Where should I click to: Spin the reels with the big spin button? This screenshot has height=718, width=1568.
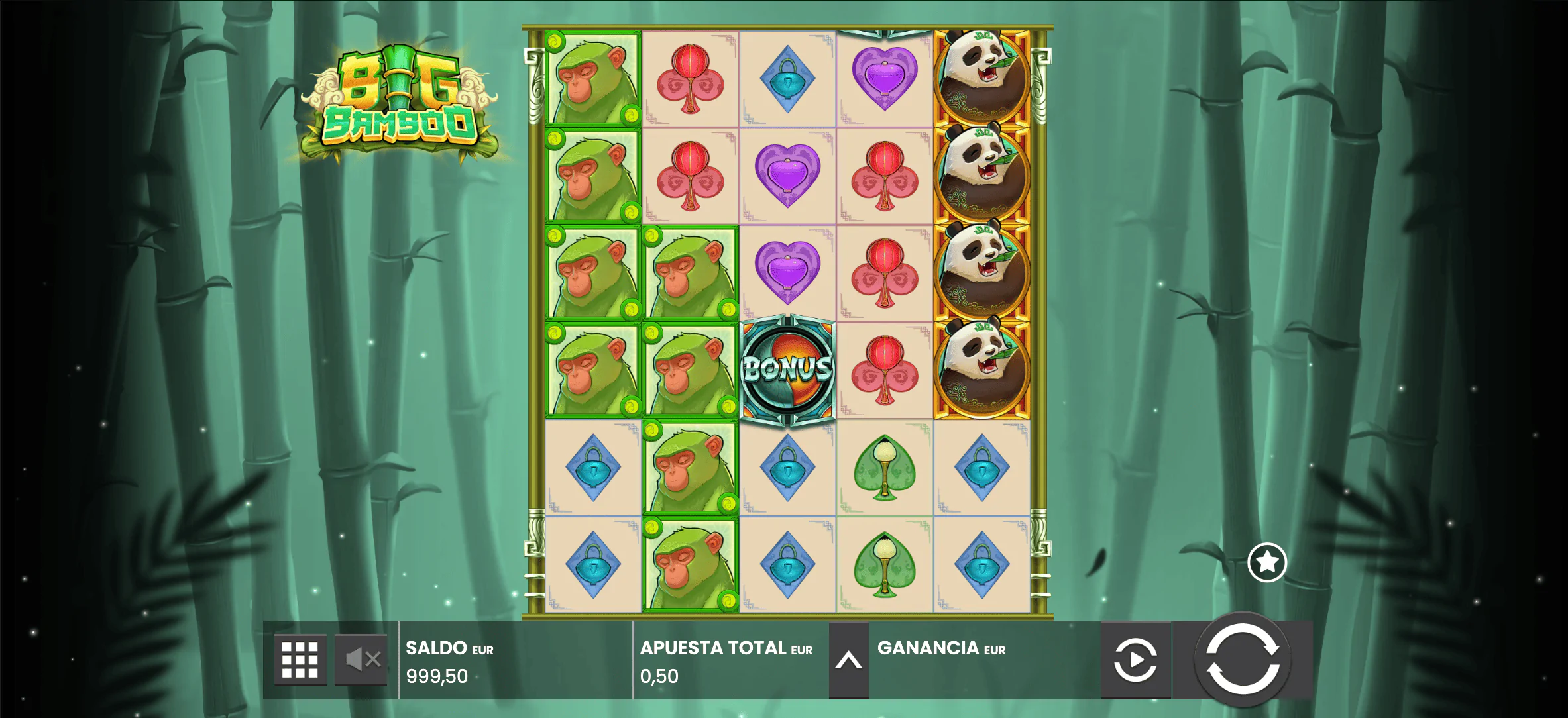1243,660
